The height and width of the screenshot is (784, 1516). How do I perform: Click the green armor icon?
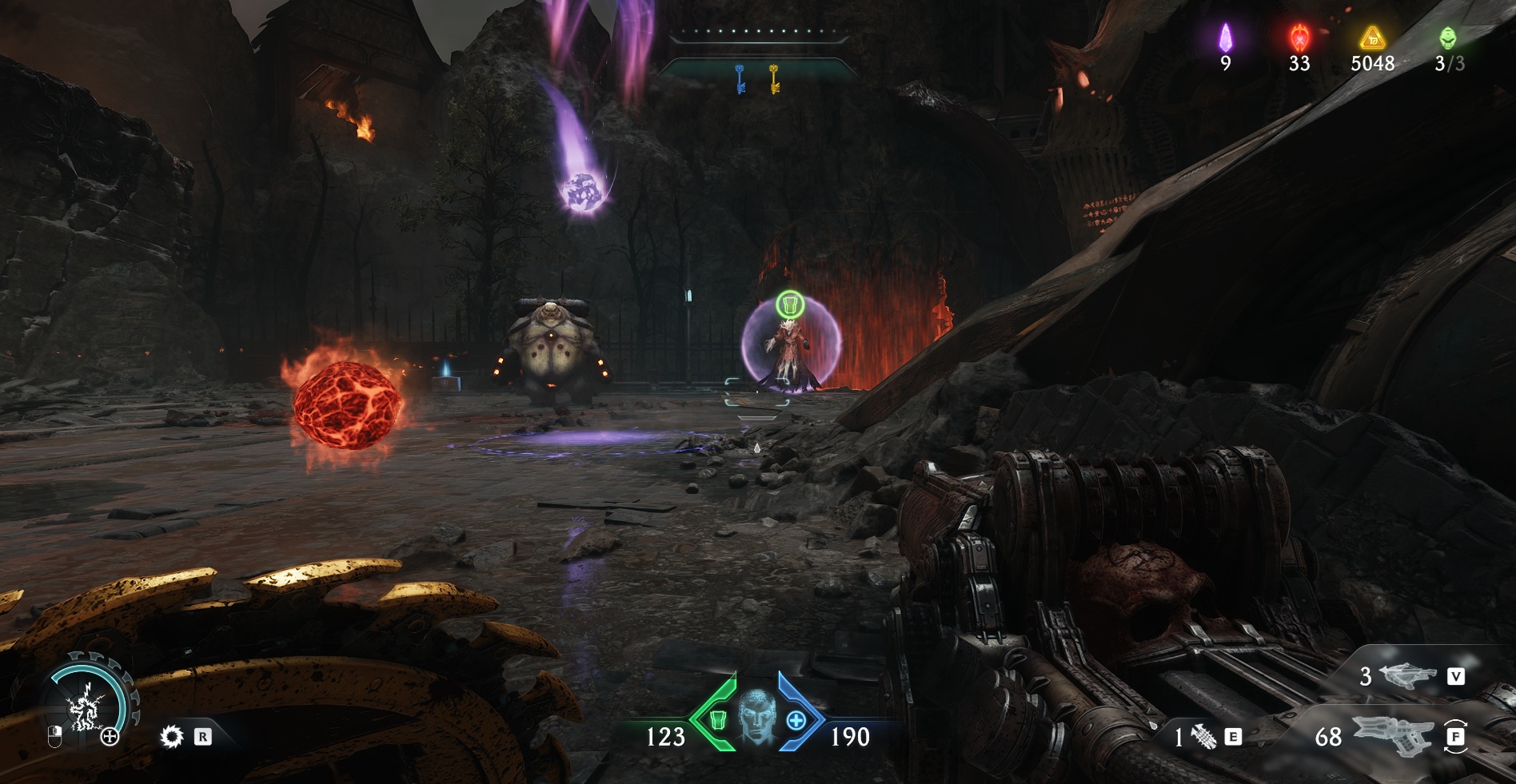point(717,720)
